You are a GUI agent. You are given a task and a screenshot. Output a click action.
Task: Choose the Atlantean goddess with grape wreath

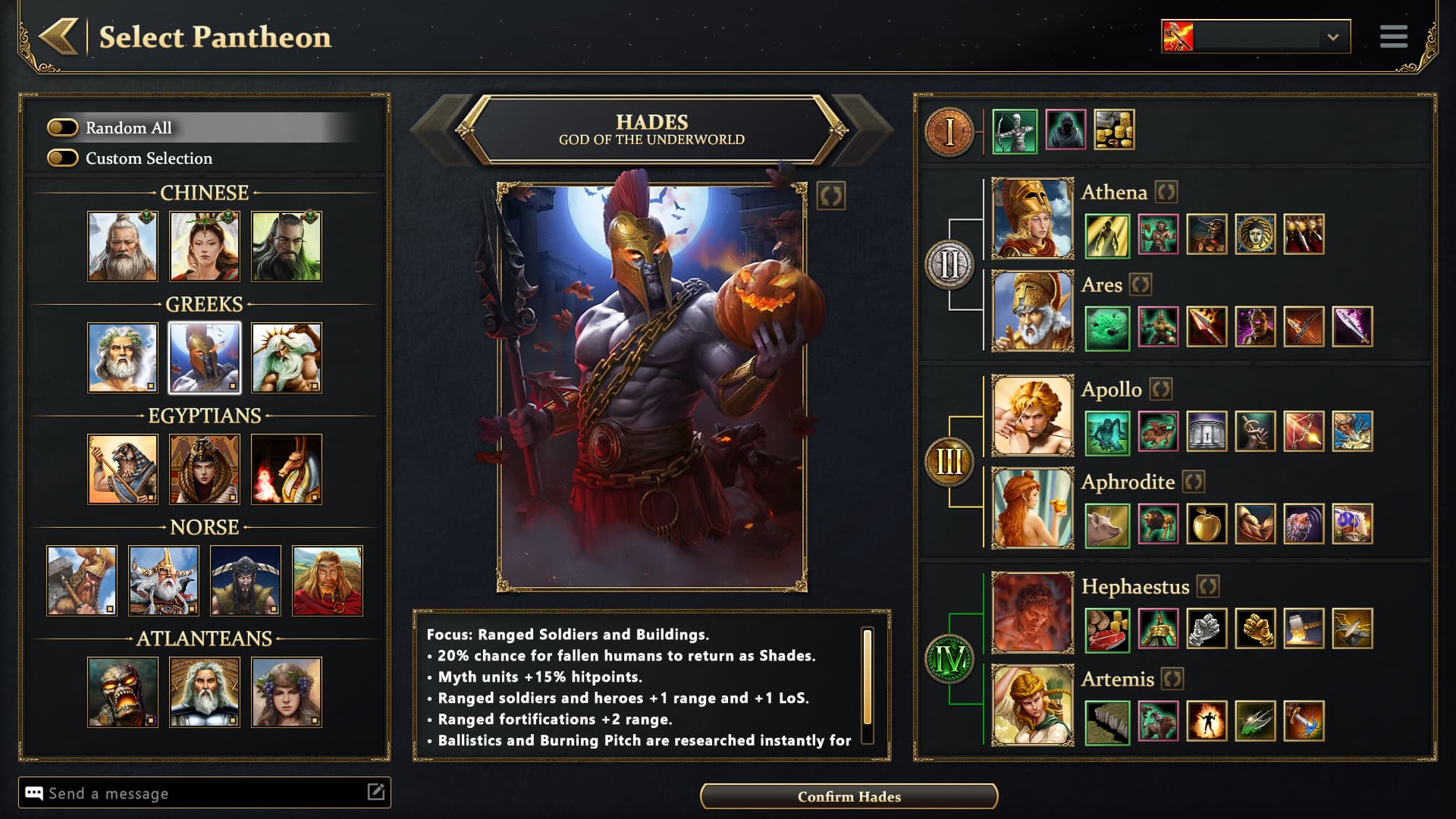click(x=287, y=692)
